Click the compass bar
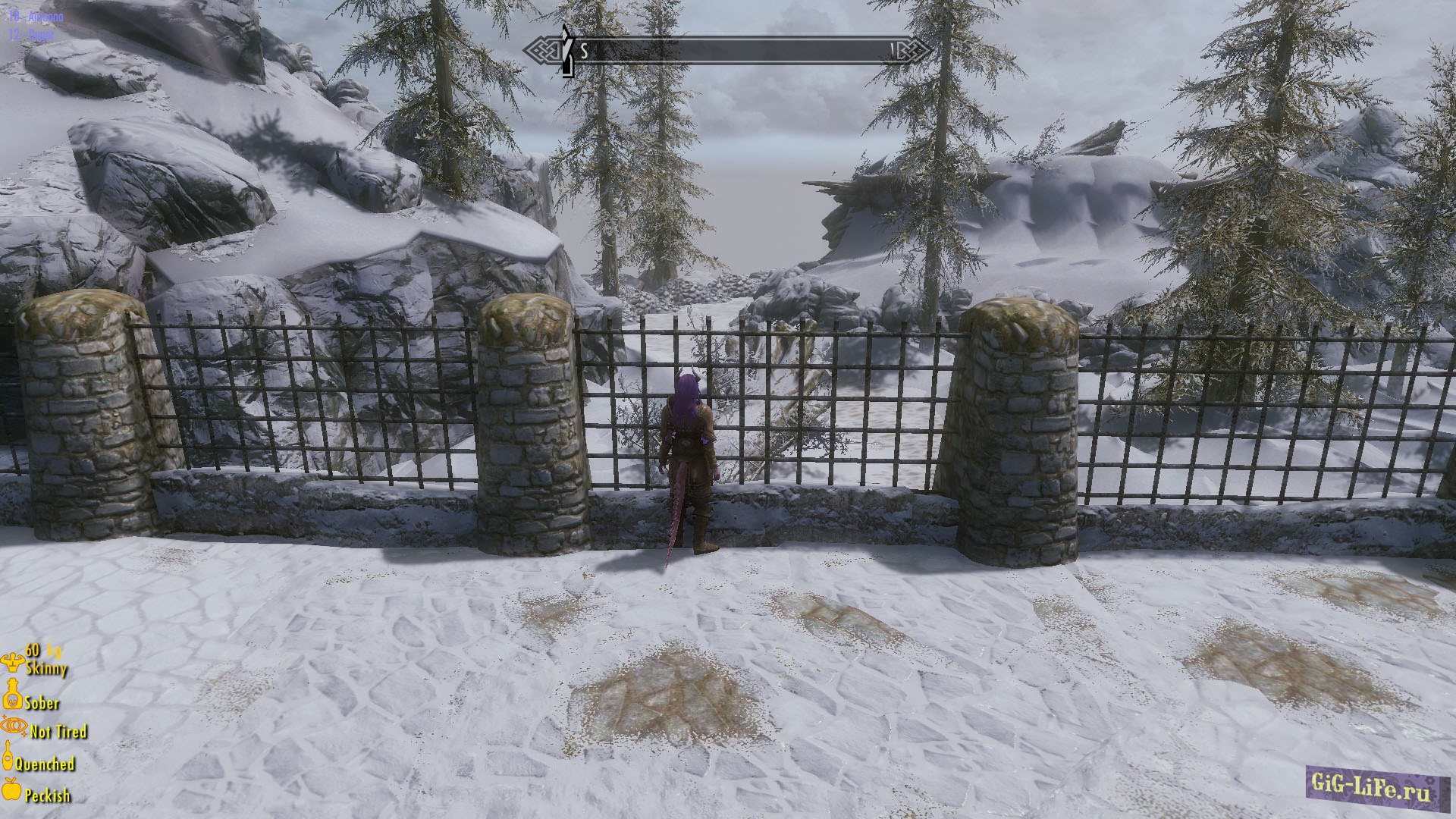The width and height of the screenshot is (1456, 819). [x=728, y=51]
